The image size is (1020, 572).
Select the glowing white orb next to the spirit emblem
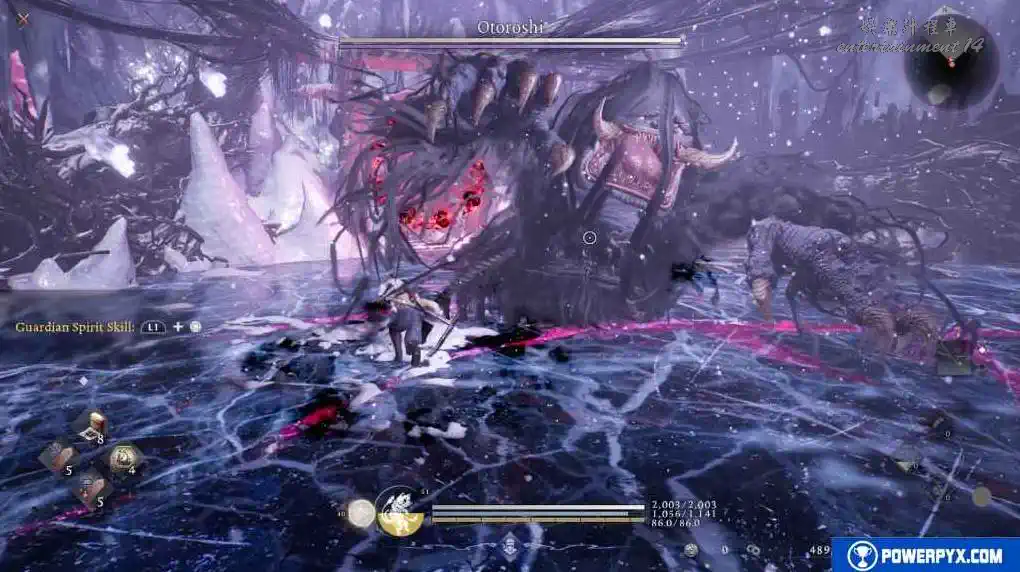(362, 513)
